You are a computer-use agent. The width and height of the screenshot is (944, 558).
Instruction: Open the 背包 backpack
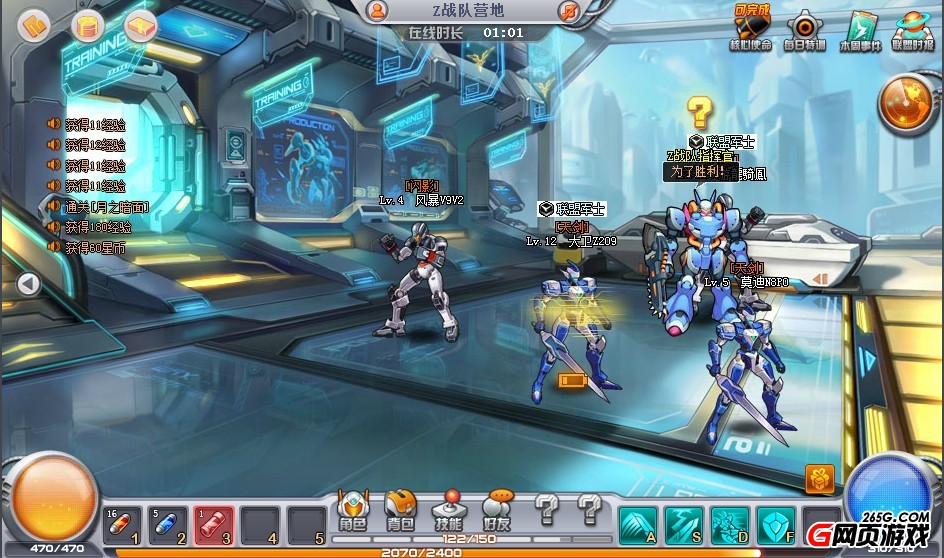click(400, 510)
